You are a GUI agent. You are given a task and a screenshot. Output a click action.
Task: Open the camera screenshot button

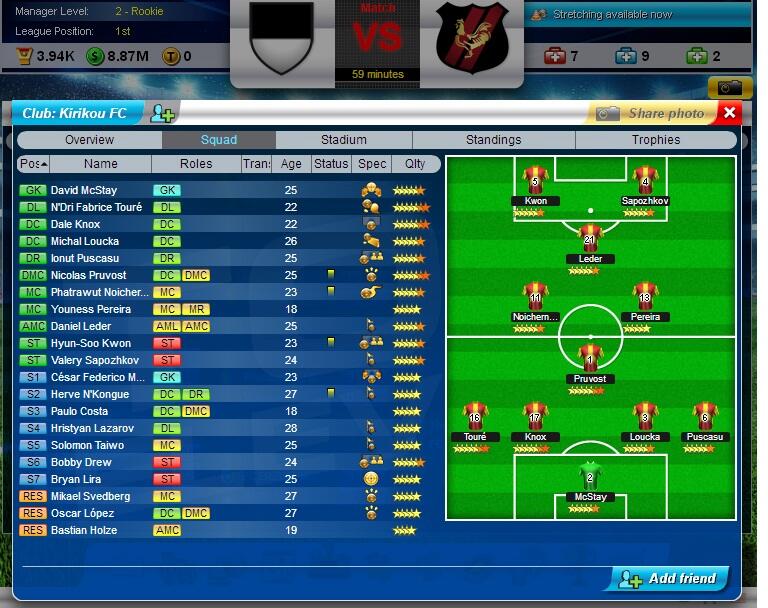pyautogui.click(x=730, y=87)
